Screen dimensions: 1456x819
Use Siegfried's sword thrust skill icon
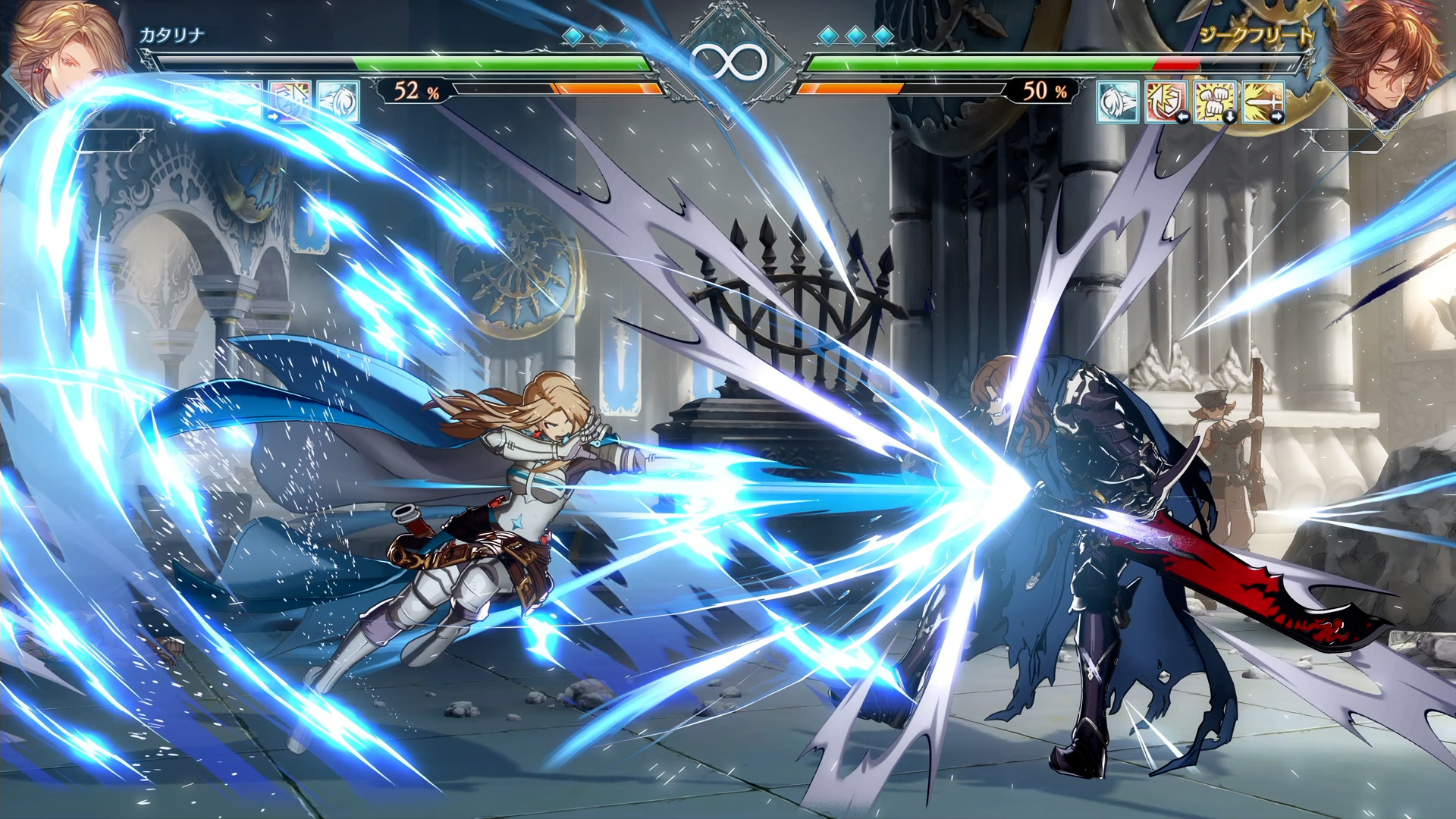click(x=1263, y=102)
